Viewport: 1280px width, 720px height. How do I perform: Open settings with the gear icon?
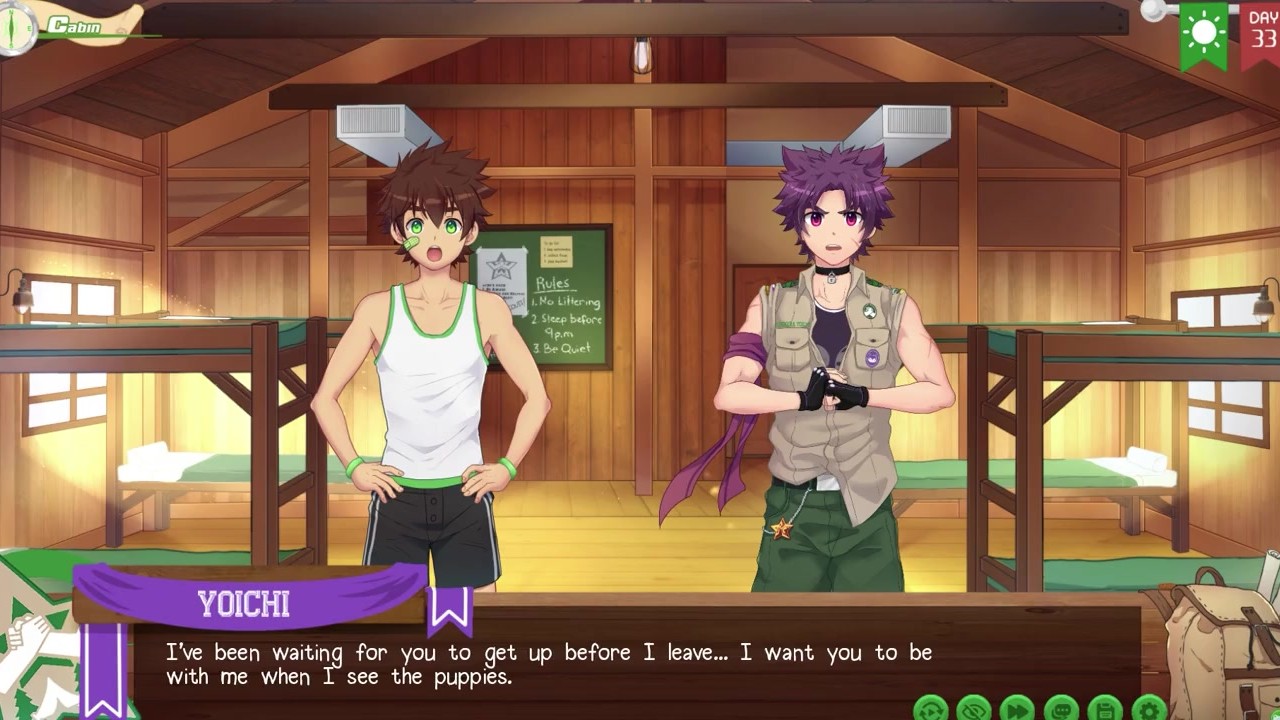pyautogui.click(x=1149, y=709)
